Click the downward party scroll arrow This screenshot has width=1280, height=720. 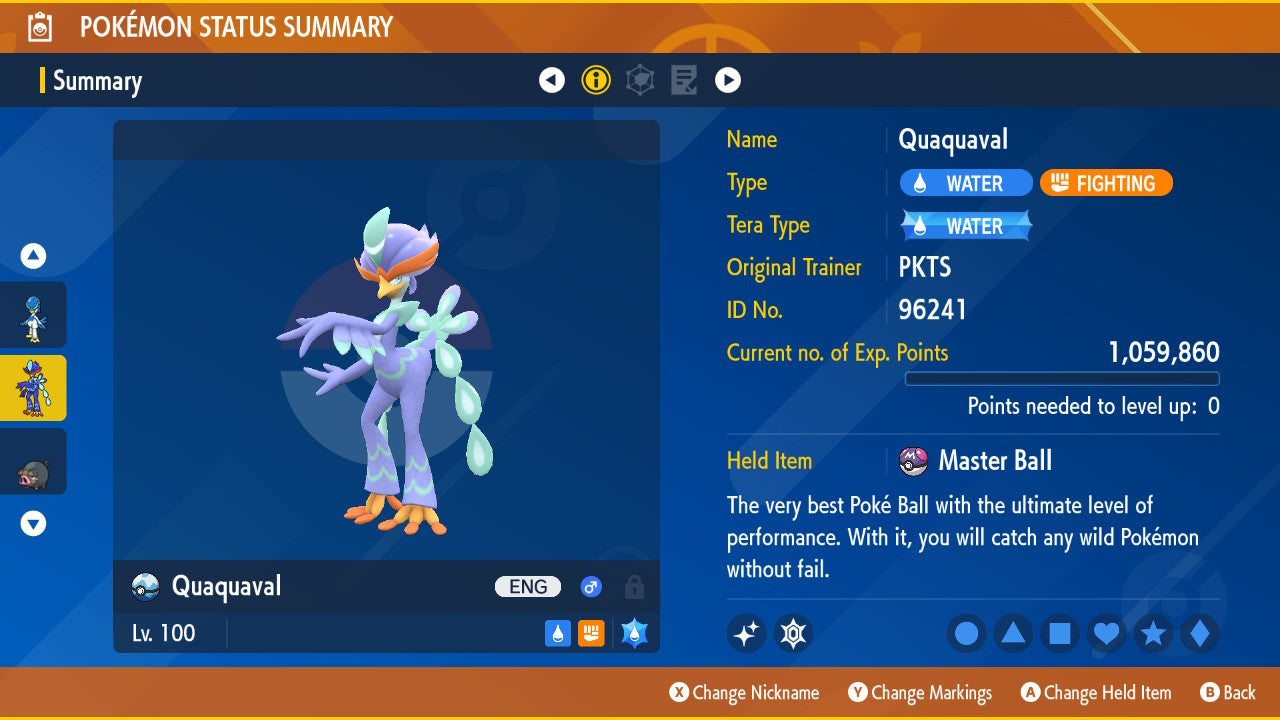(33, 523)
